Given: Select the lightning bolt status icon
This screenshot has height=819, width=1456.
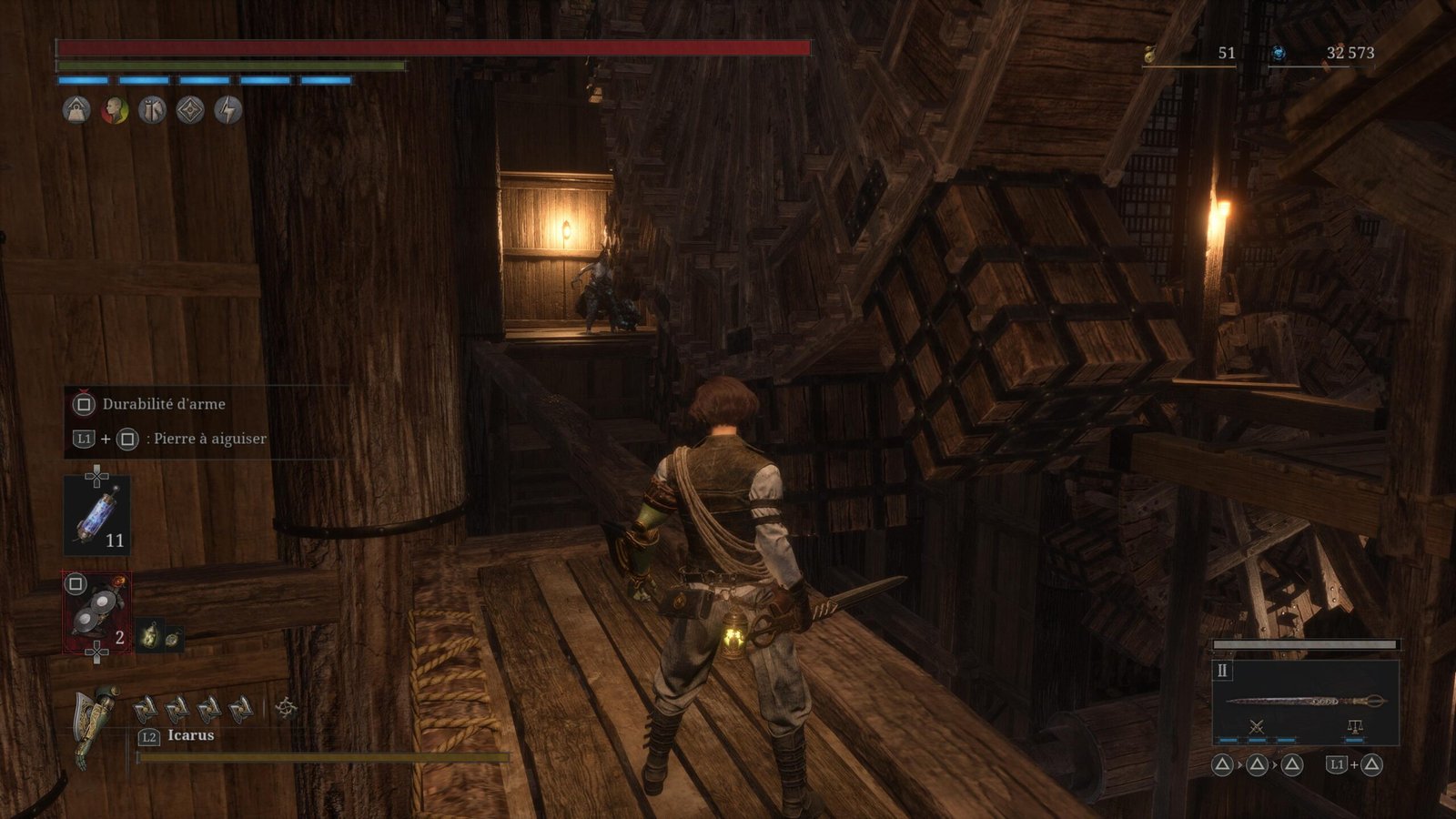Looking at the screenshot, I should (x=227, y=111).
